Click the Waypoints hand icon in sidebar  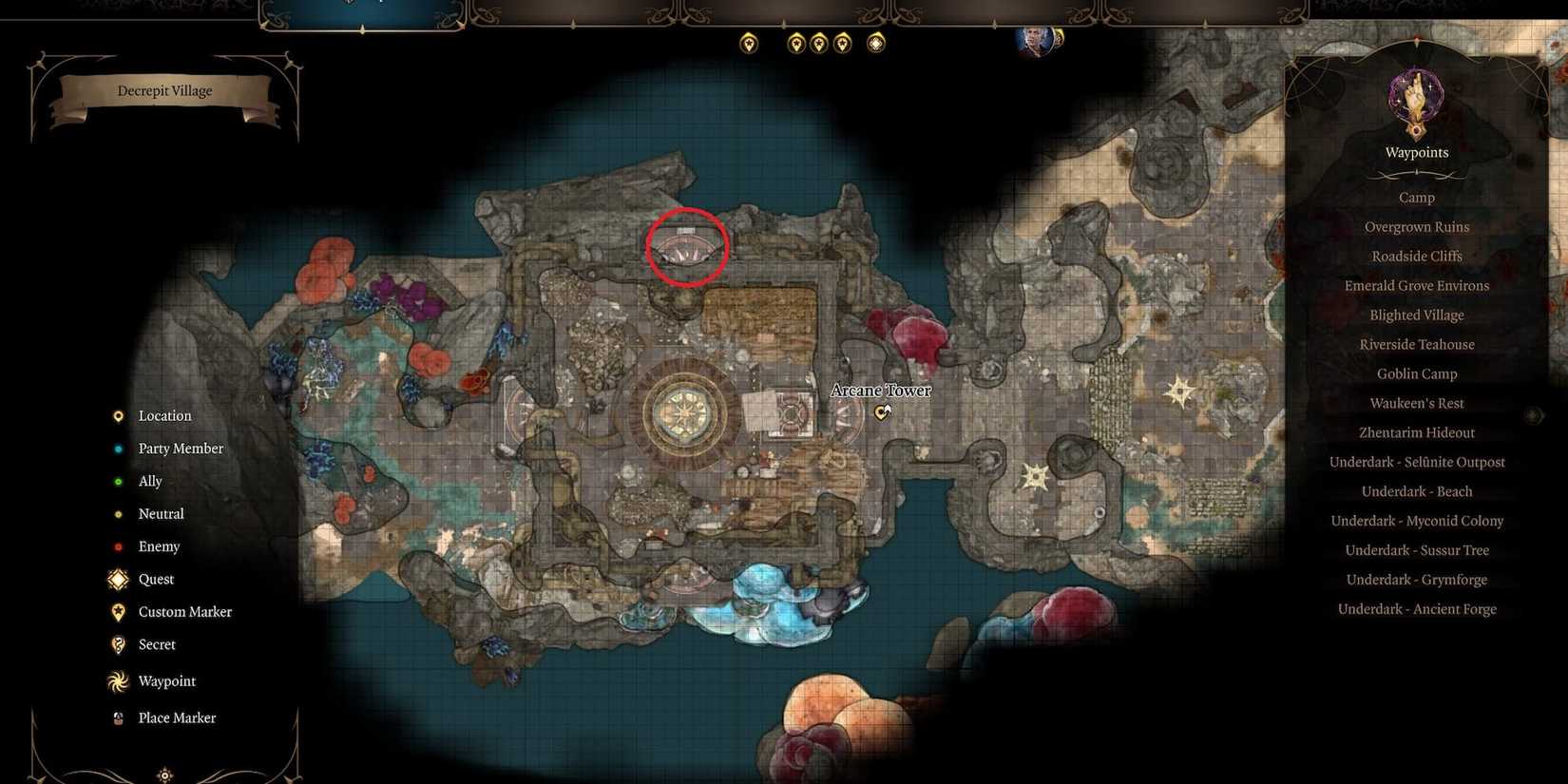coord(1415,100)
